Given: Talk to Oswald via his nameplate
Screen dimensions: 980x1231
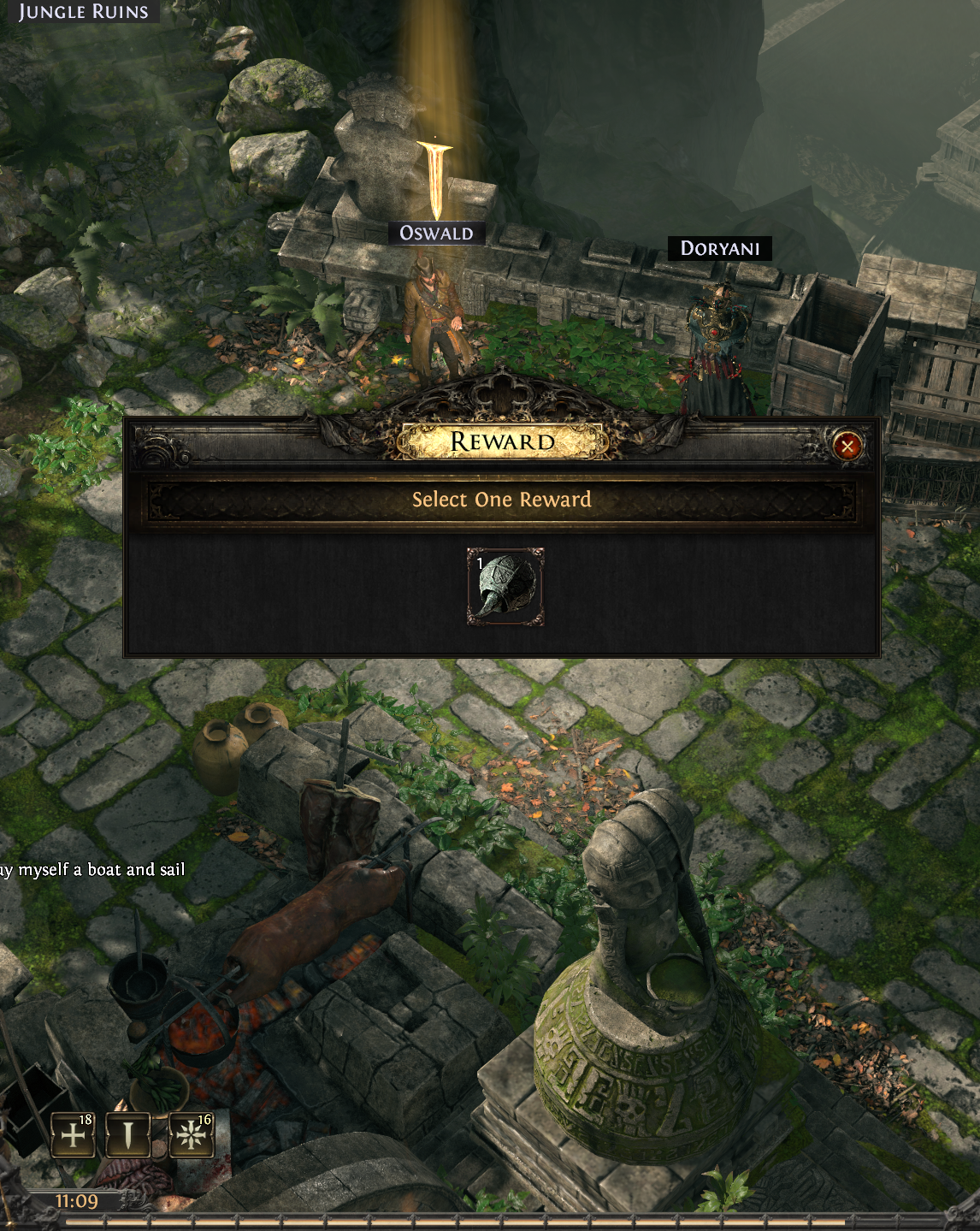Looking at the screenshot, I should point(436,233).
